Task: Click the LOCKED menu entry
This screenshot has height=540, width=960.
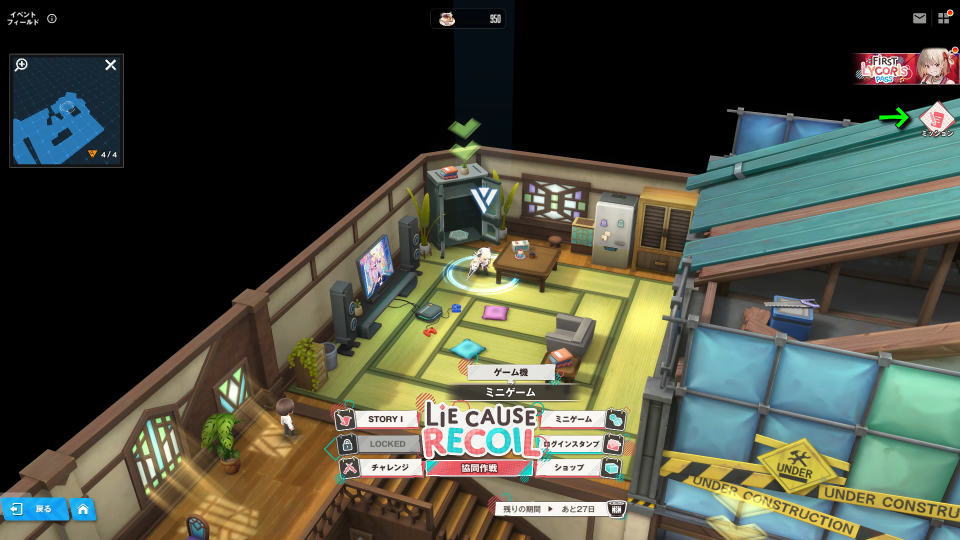Action: click(x=385, y=443)
